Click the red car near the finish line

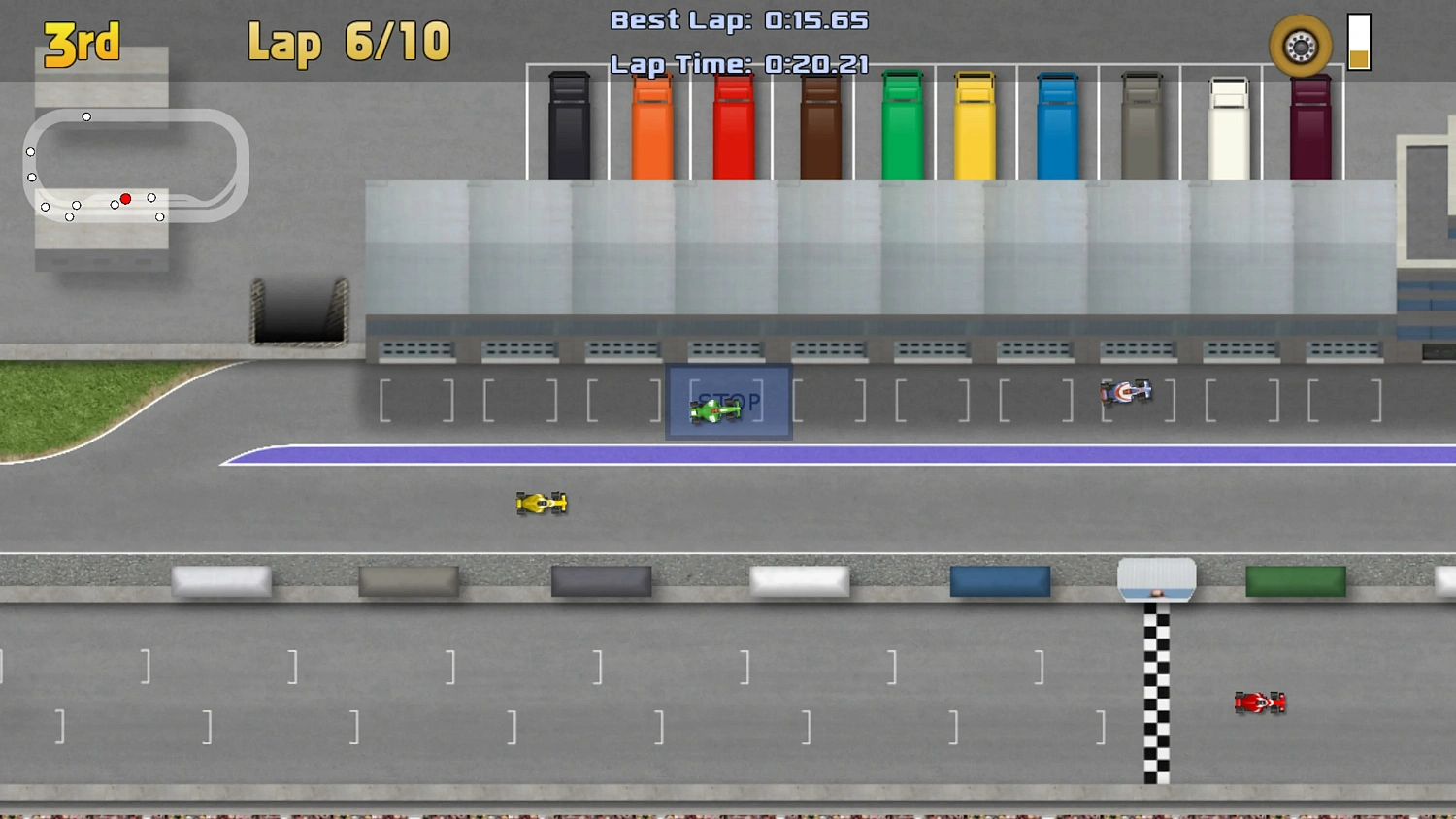pos(1260,702)
